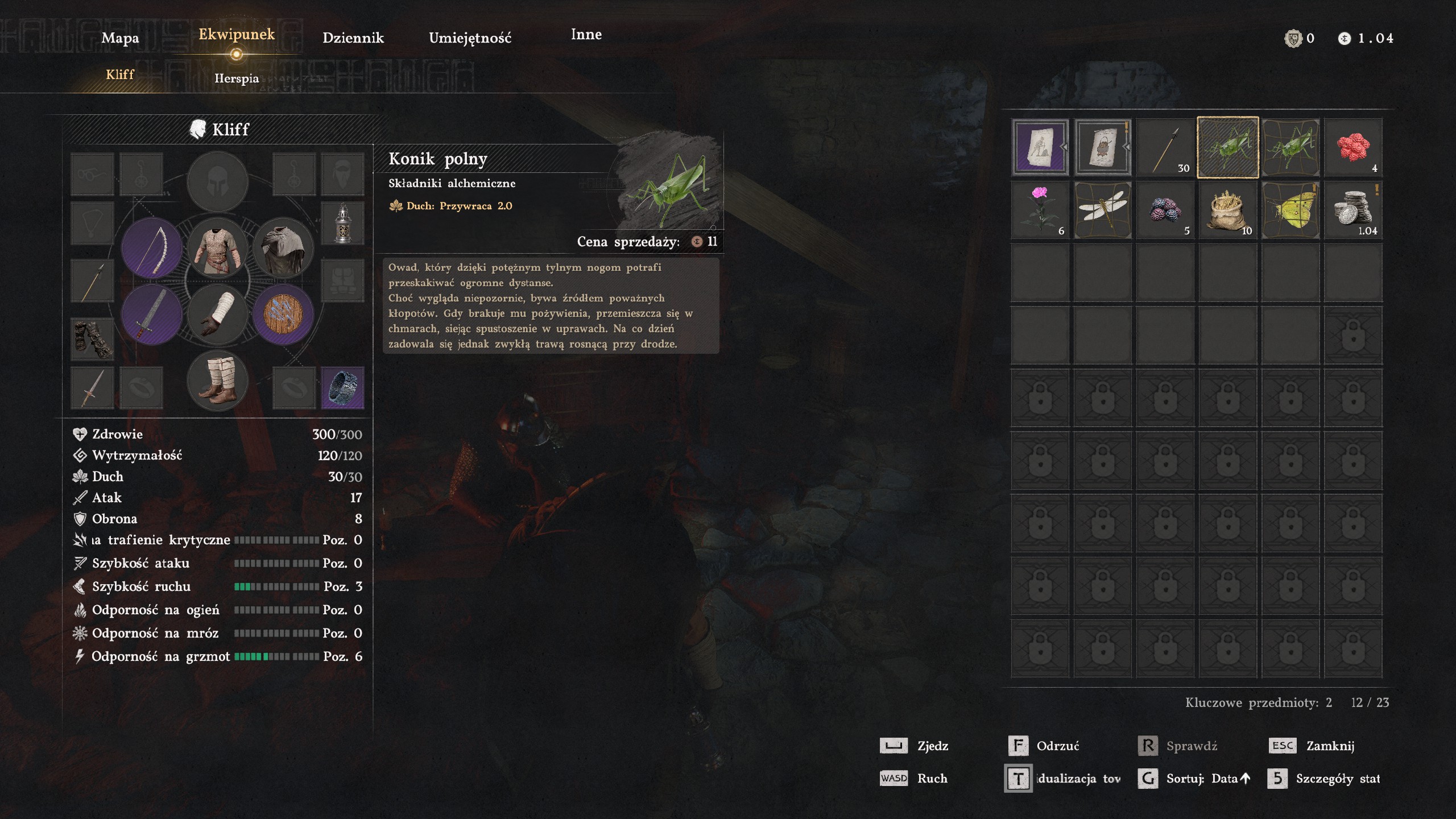Viewport: 1456px width, 819px height.
Task: Select the yellow butterfly item
Action: tap(1290, 210)
